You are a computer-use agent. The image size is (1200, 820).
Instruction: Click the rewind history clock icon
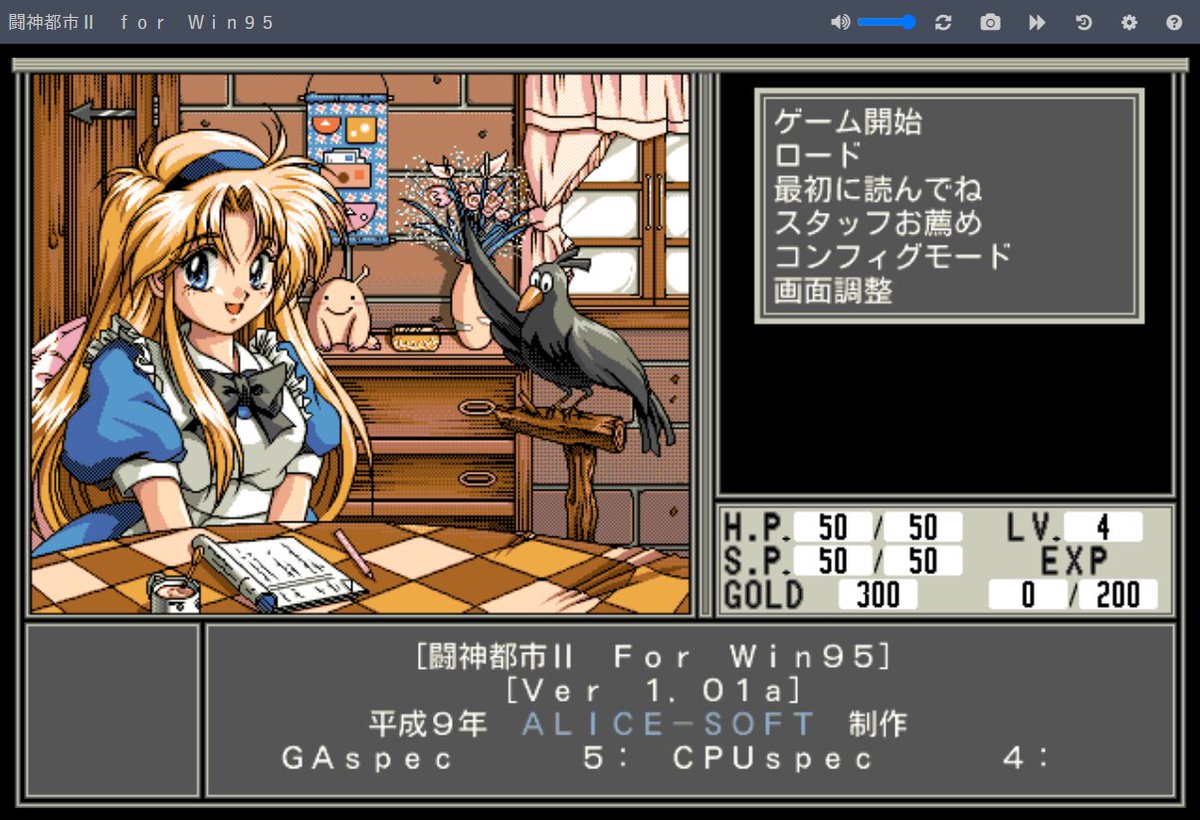(x=1084, y=22)
